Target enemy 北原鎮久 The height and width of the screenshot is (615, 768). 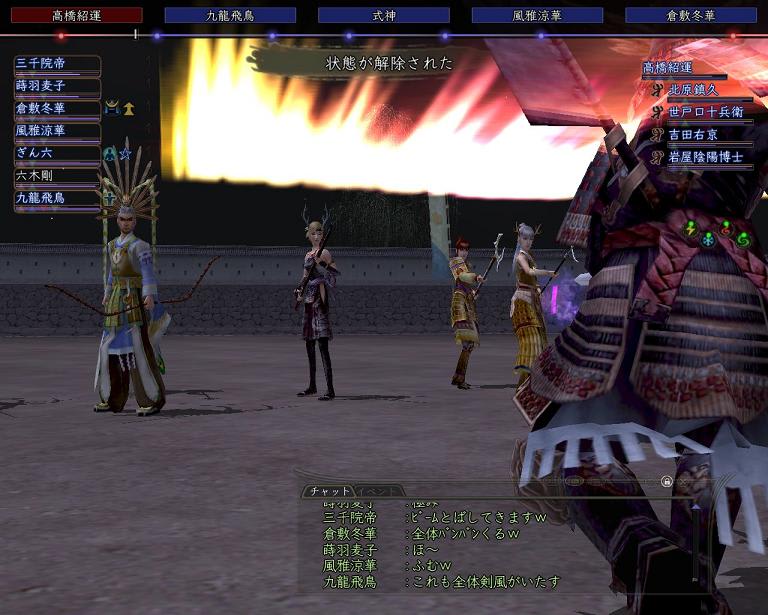(706, 89)
